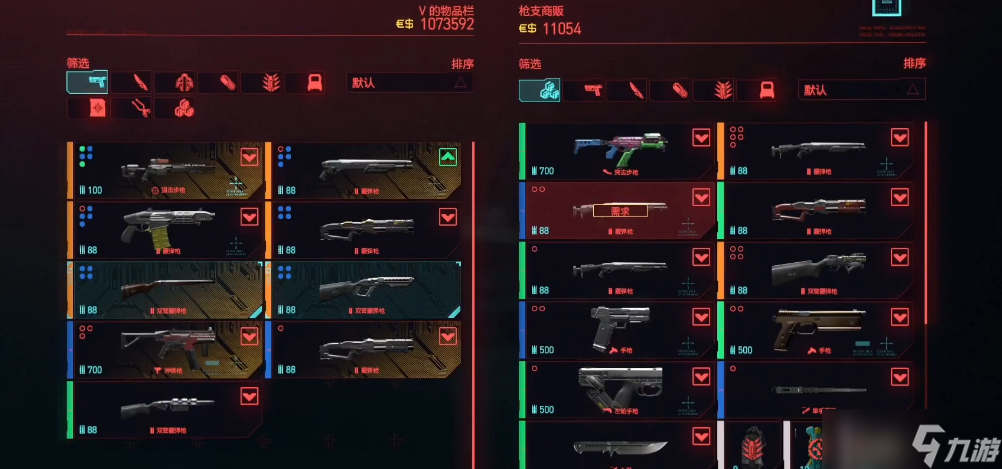The width and height of the screenshot is (1002, 469).
Task: Filter V's inventory by the pill consumables icon
Action: tap(219, 82)
